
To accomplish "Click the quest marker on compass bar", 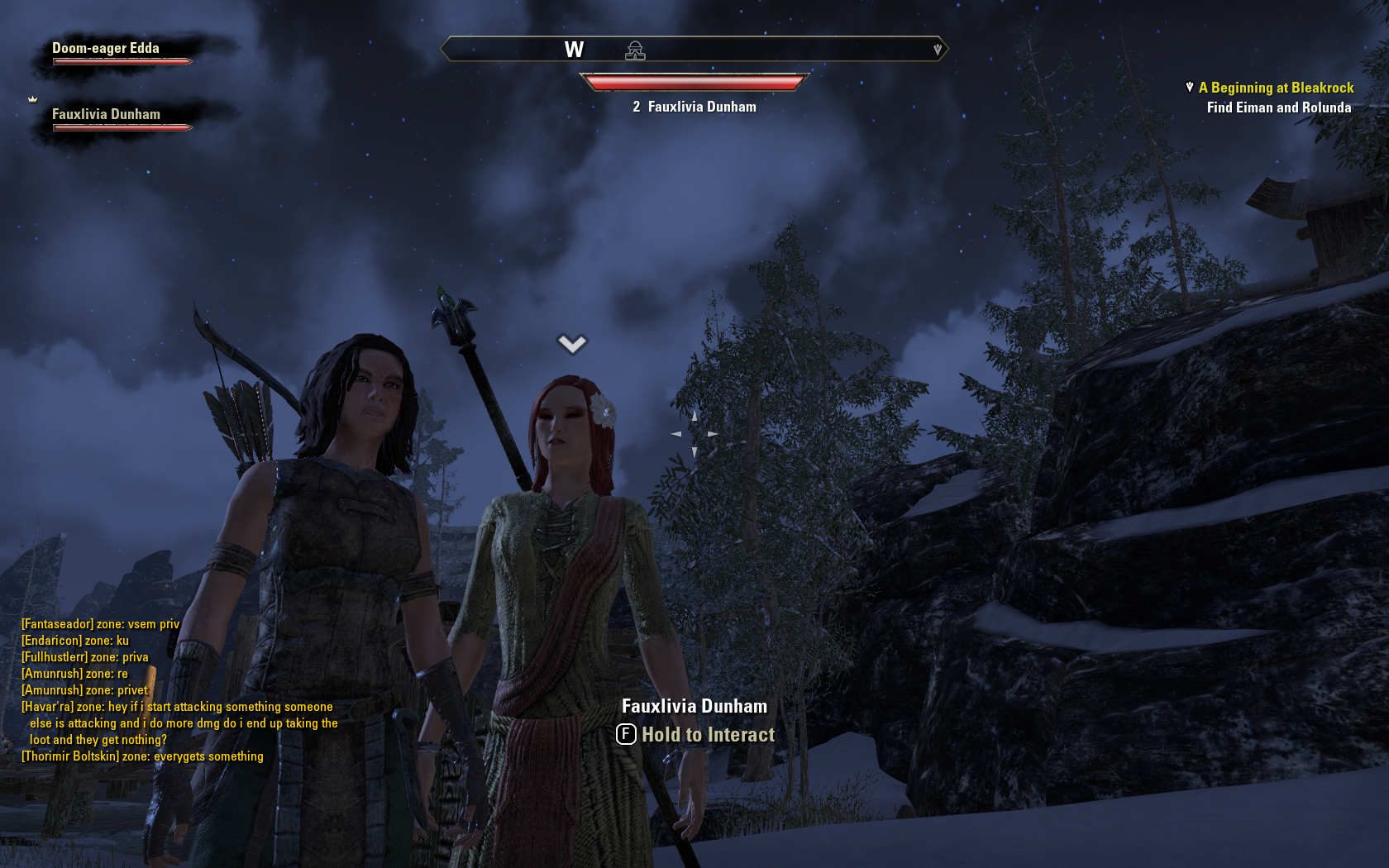I will point(937,50).
